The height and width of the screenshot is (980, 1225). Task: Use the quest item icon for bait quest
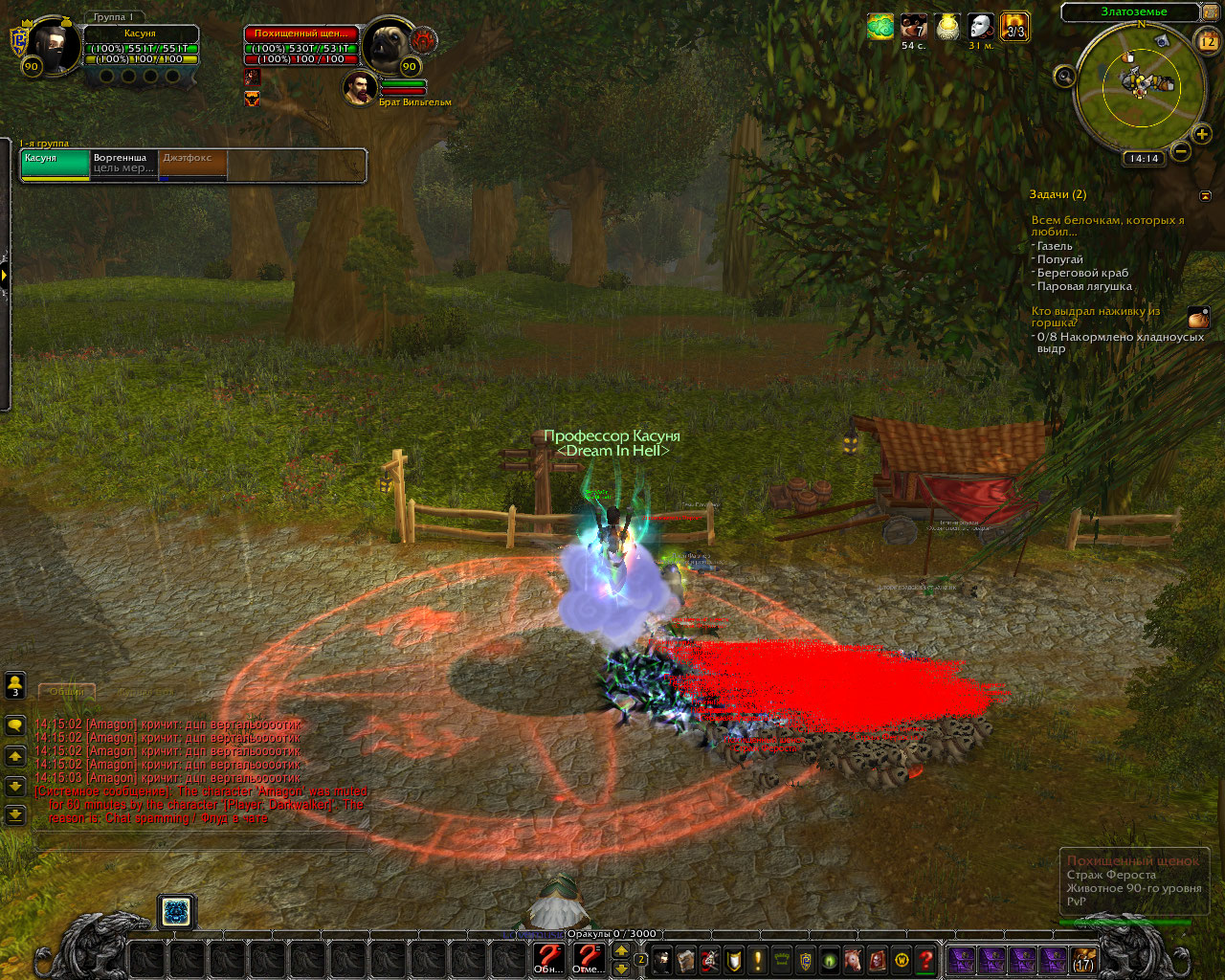click(x=1198, y=318)
